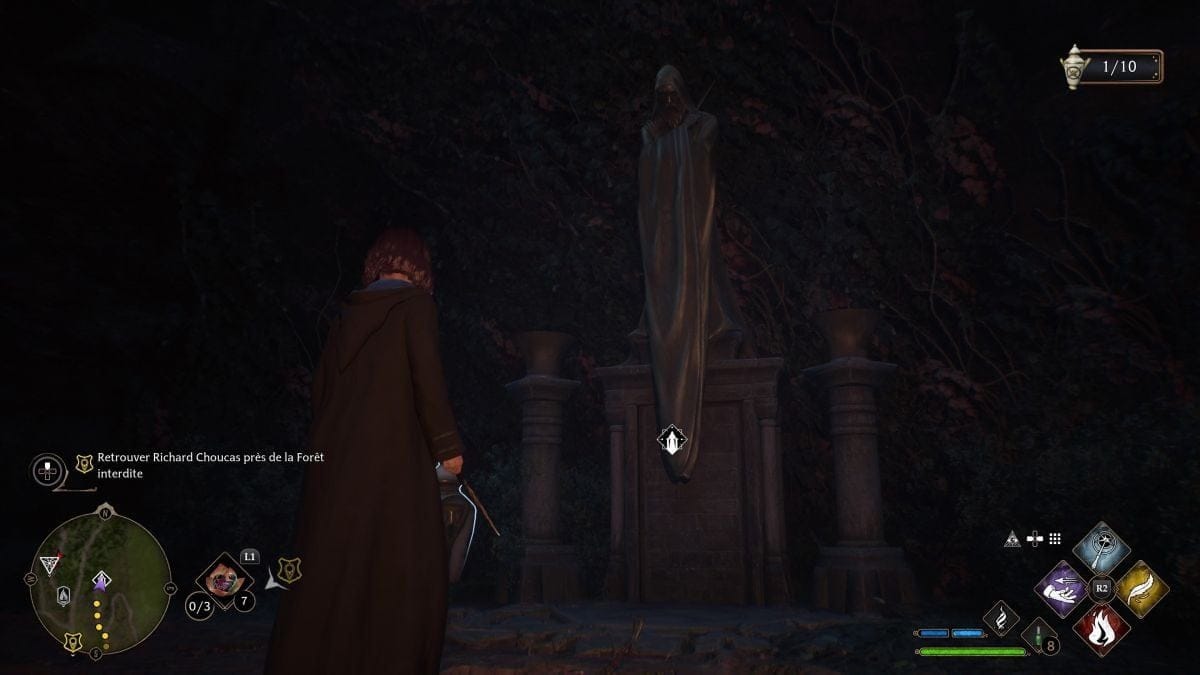Open the lantern collectible counter
1200x675 pixels.
pyautogui.click(x=1111, y=67)
